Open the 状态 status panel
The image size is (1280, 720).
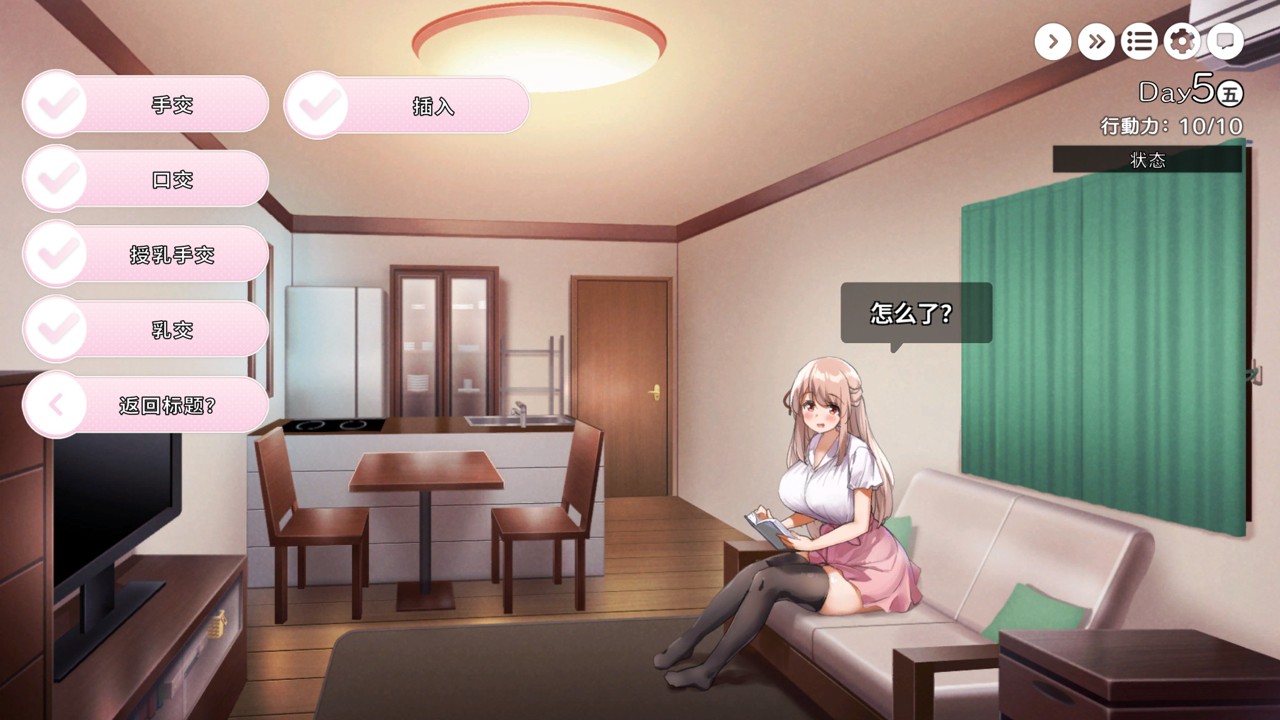click(1147, 160)
